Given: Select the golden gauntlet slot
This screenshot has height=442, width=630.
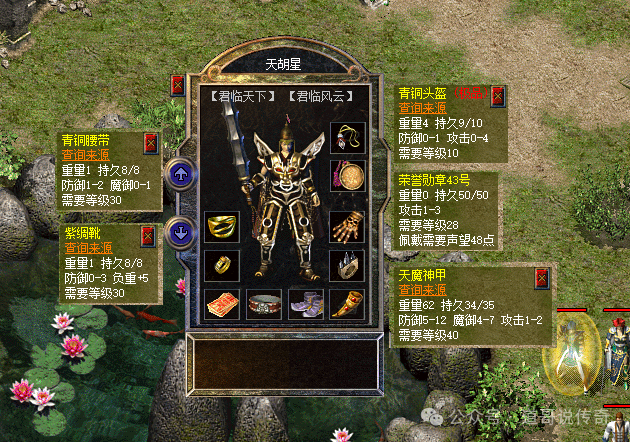Looking at the screenshot, I should 346,227.
